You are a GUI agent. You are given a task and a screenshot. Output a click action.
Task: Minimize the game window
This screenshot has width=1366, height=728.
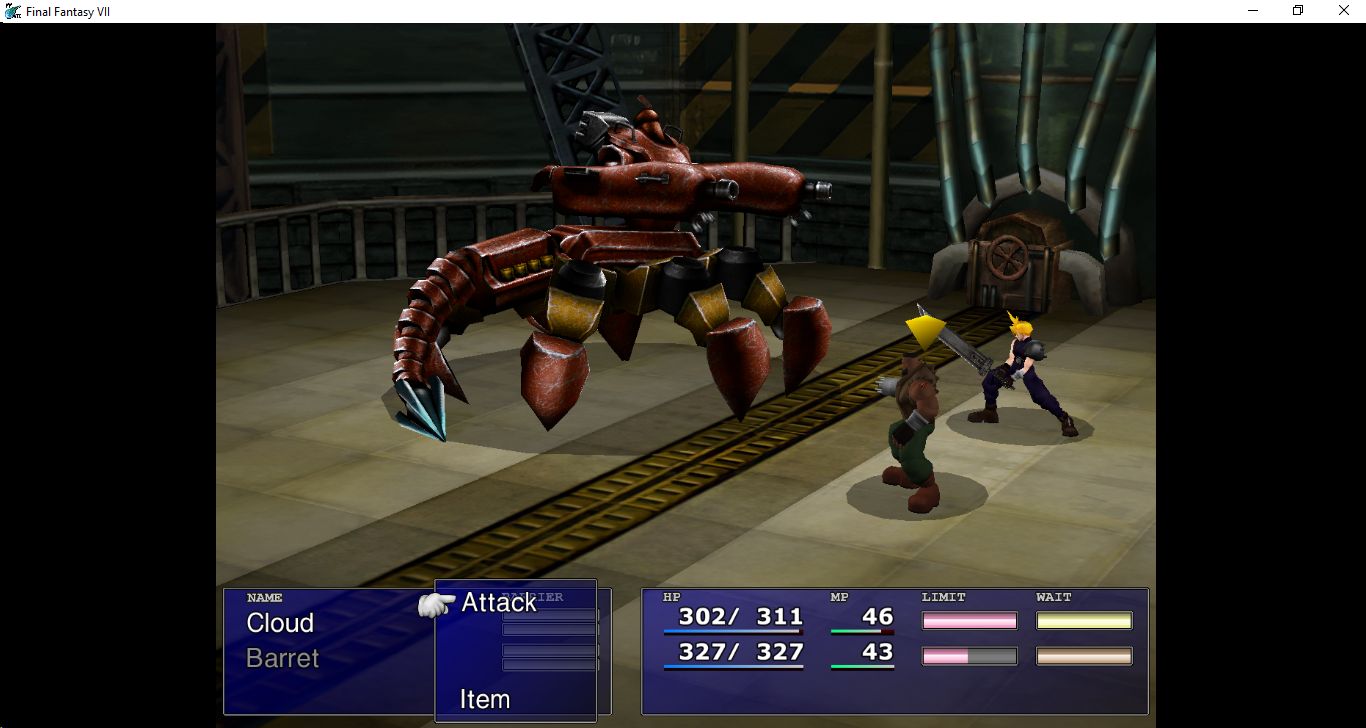tap(1253, 11)
